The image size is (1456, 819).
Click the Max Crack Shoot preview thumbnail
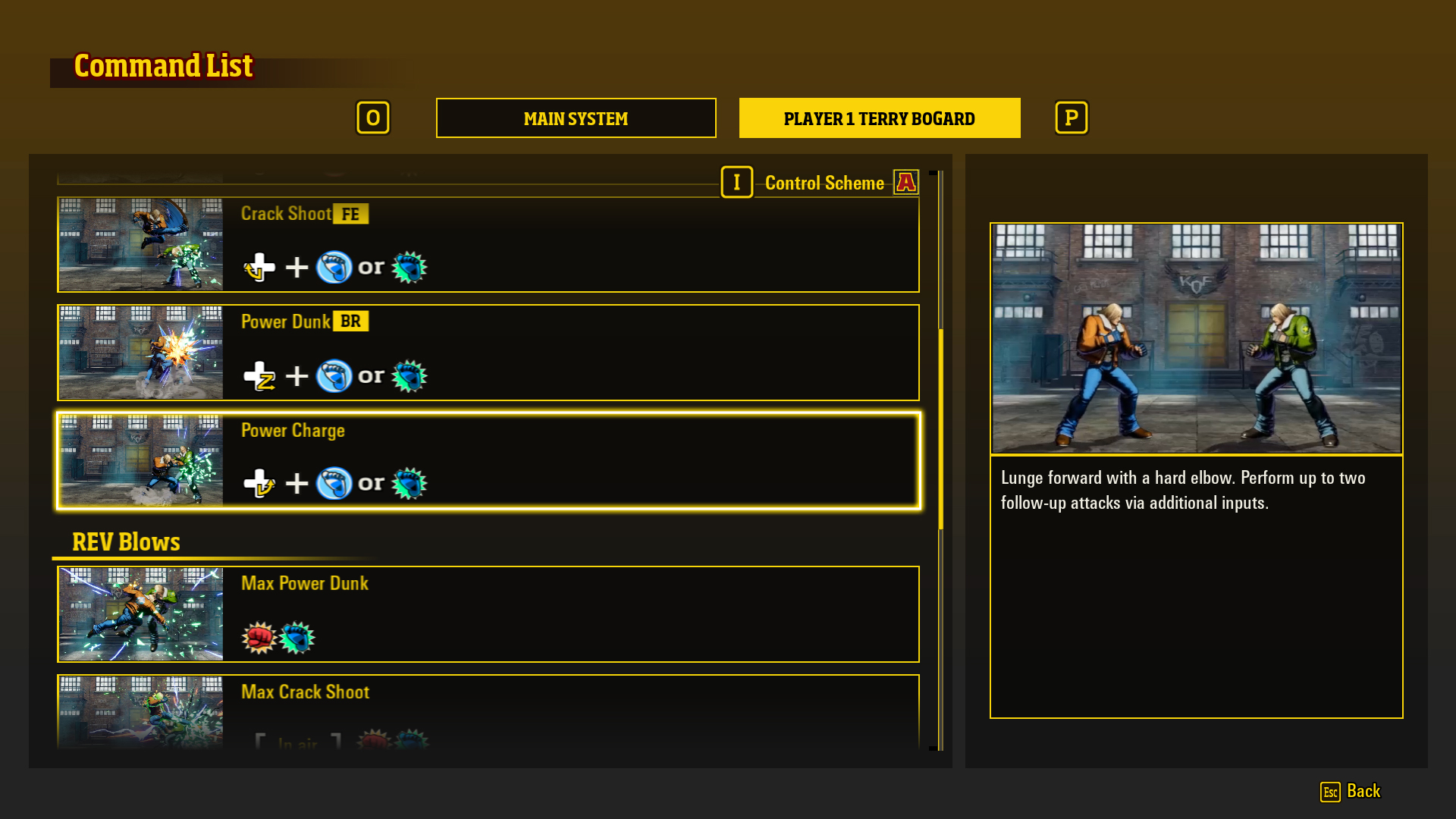[140, 713]
